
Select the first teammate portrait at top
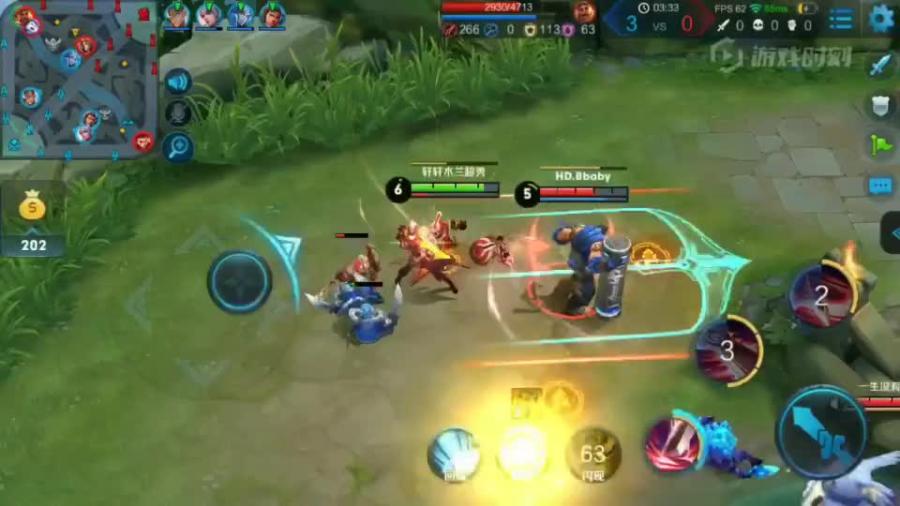pos(177,16)
